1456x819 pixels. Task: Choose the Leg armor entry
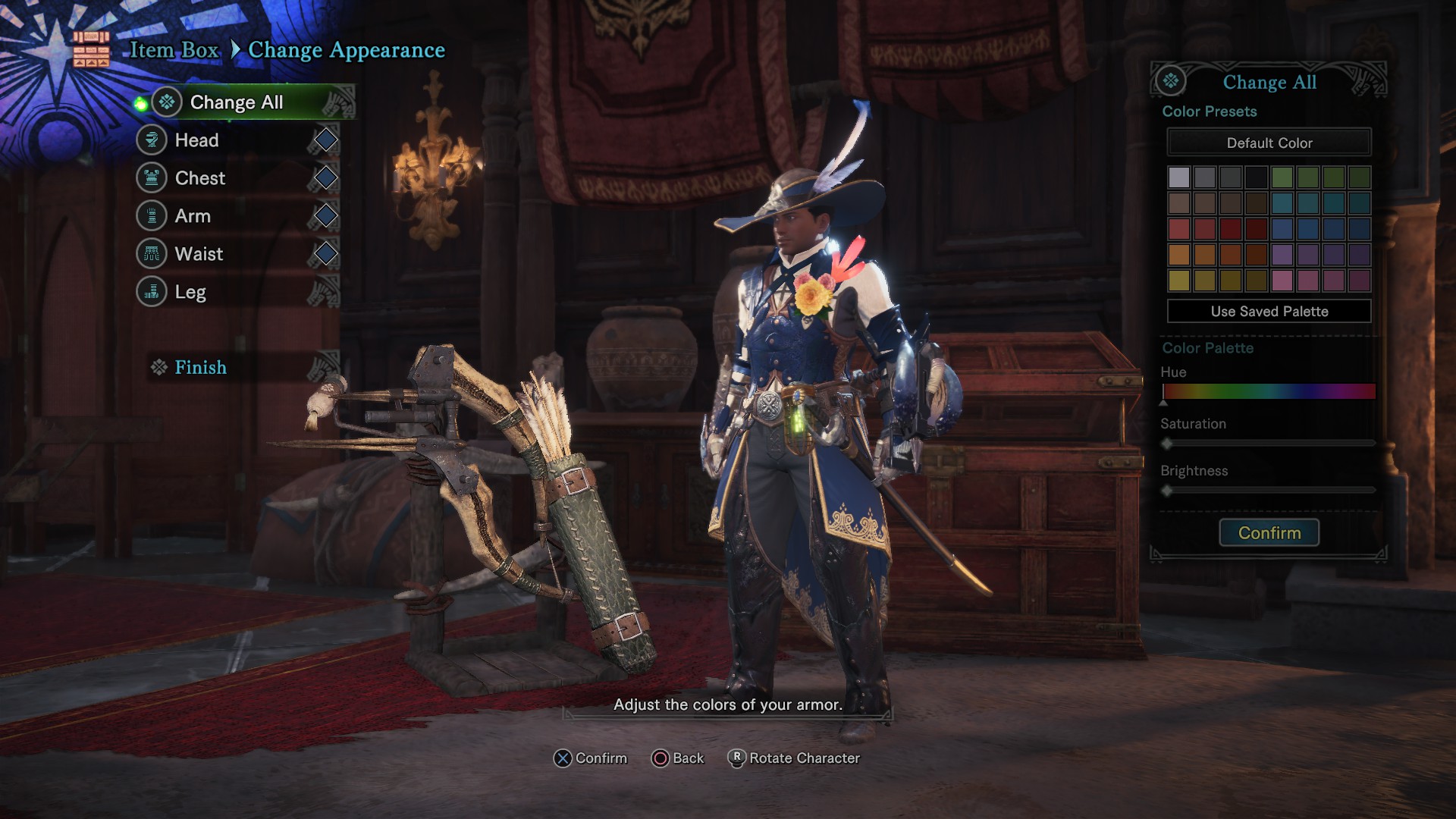pyautogui.click(x=190, y=292)
